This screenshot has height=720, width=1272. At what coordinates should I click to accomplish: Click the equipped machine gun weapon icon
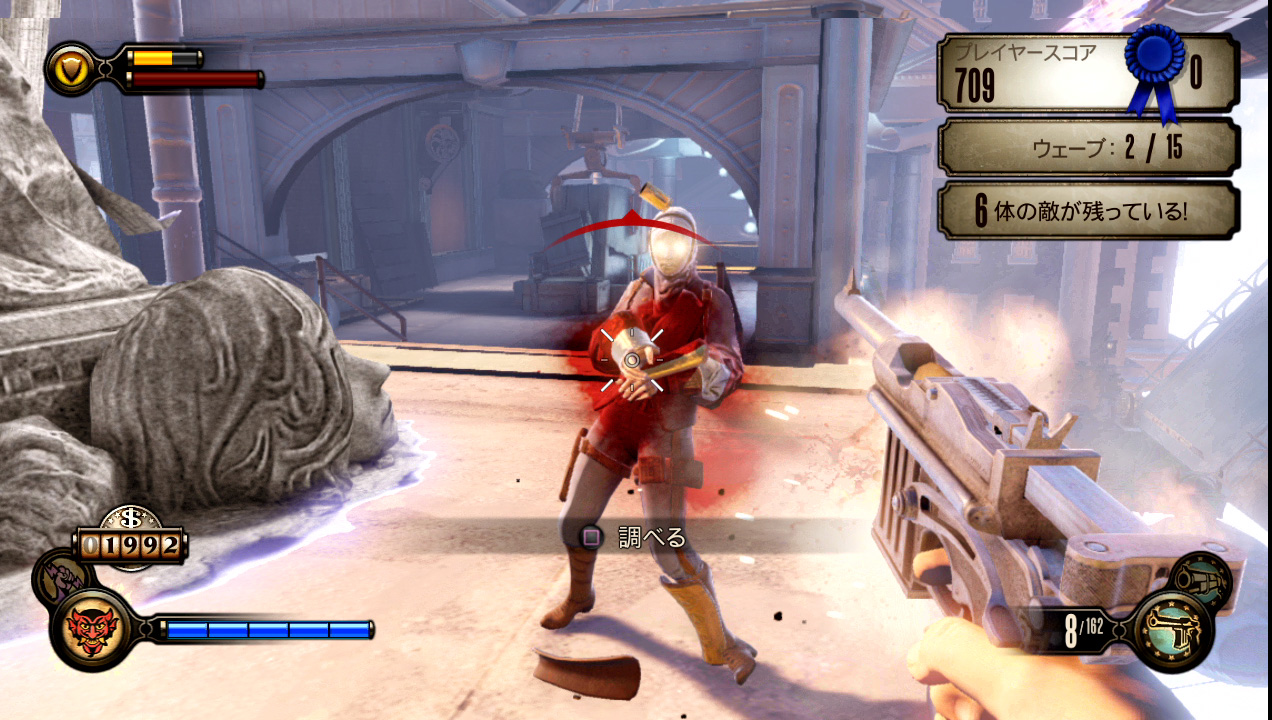(x=1174, y=630)
